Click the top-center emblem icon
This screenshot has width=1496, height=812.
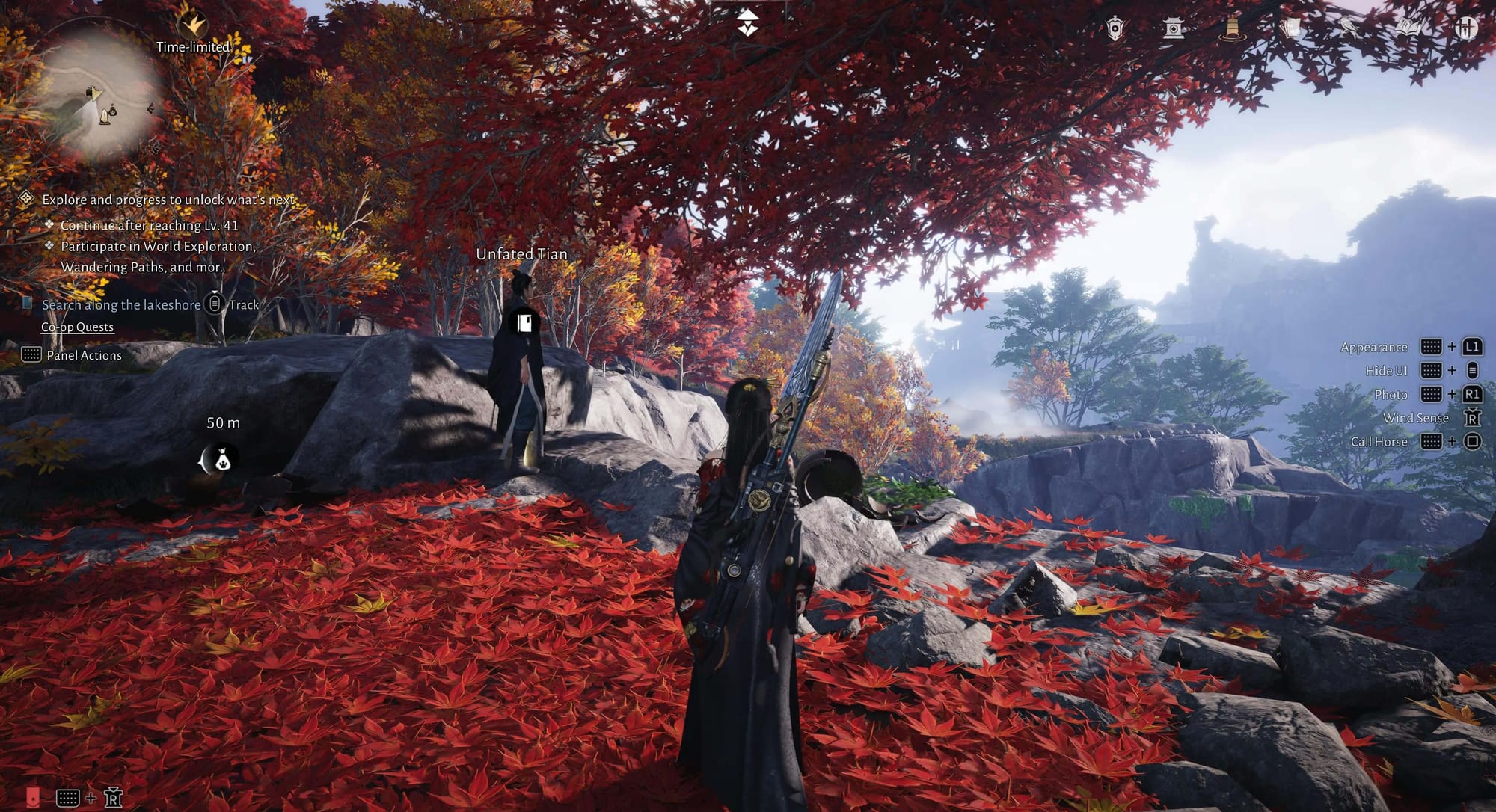tap(747, 24)
